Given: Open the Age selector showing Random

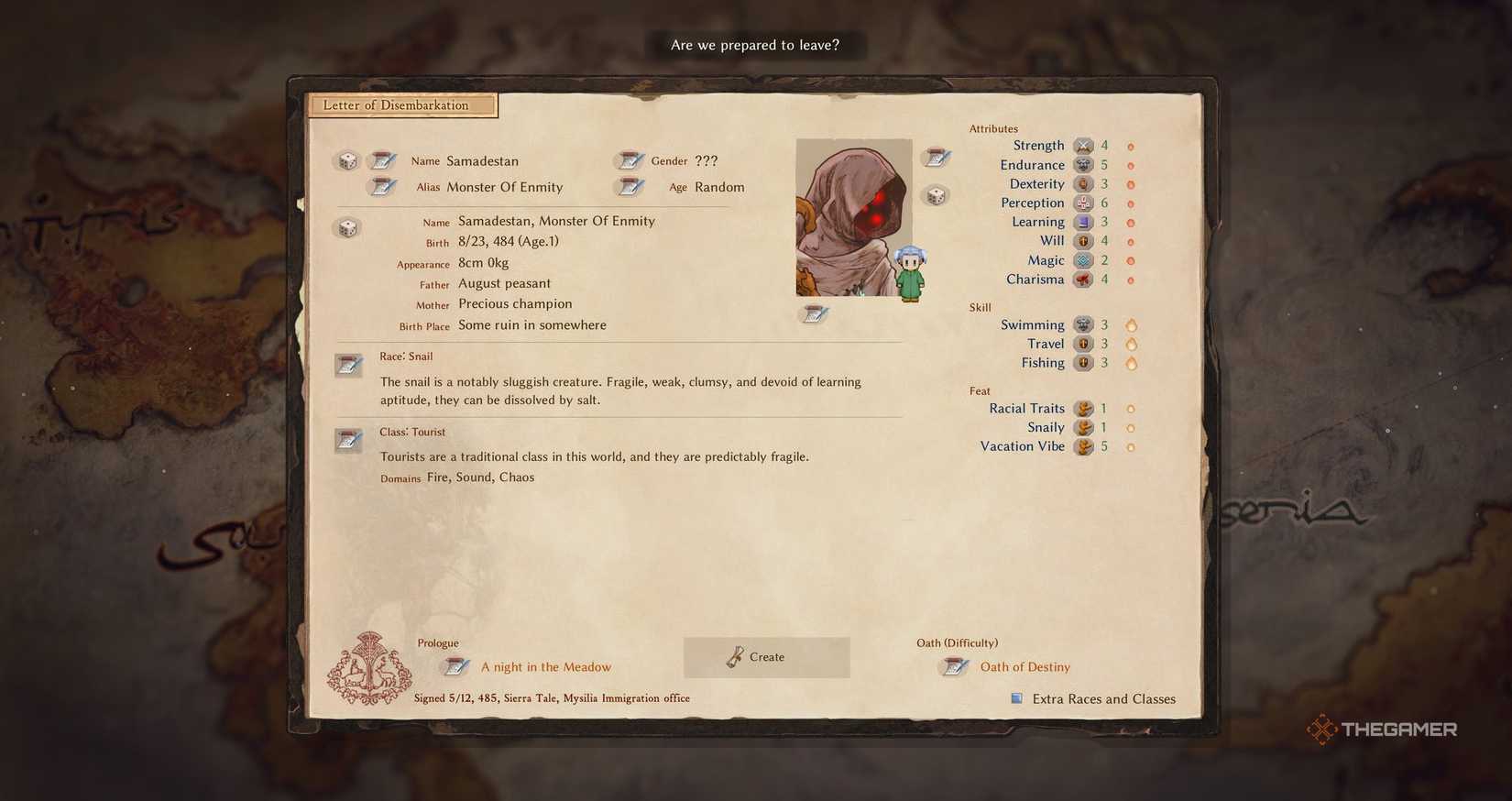Looking at the screenshot, I should [x=630, y=187].
